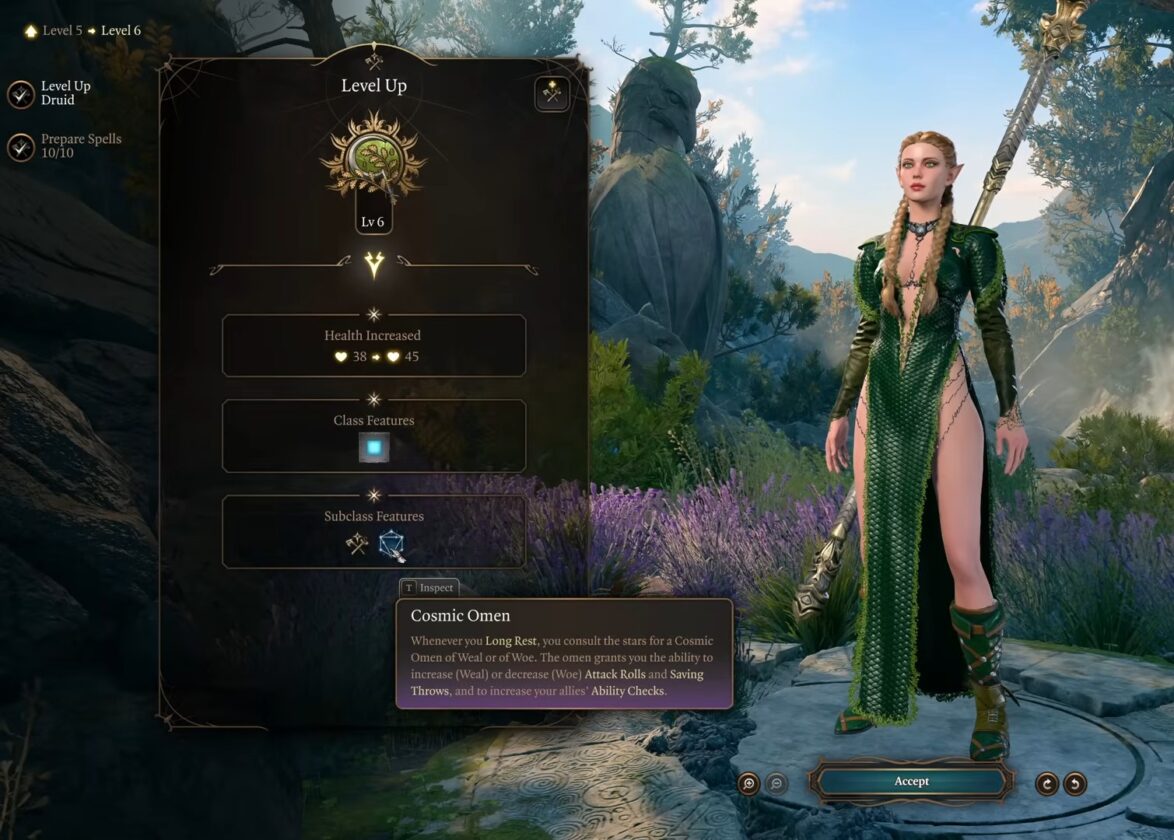Viewport: 1174px width, 840px height.
Task: Click the crossed-axes button beside the Level Up title
Action: click(x=551, y=94)
